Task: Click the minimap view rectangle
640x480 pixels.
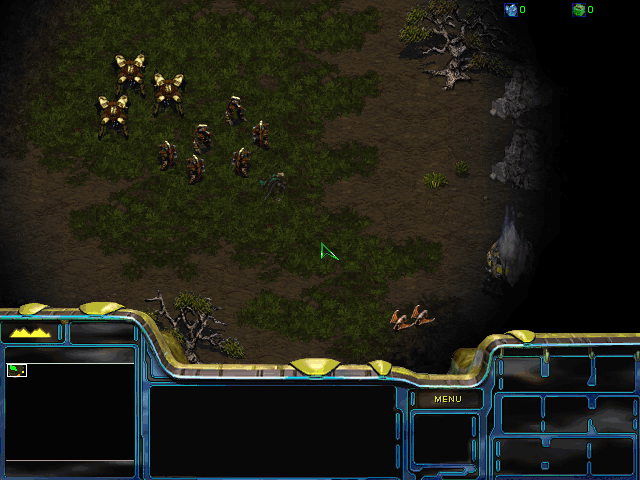Action: pos(16,370)
